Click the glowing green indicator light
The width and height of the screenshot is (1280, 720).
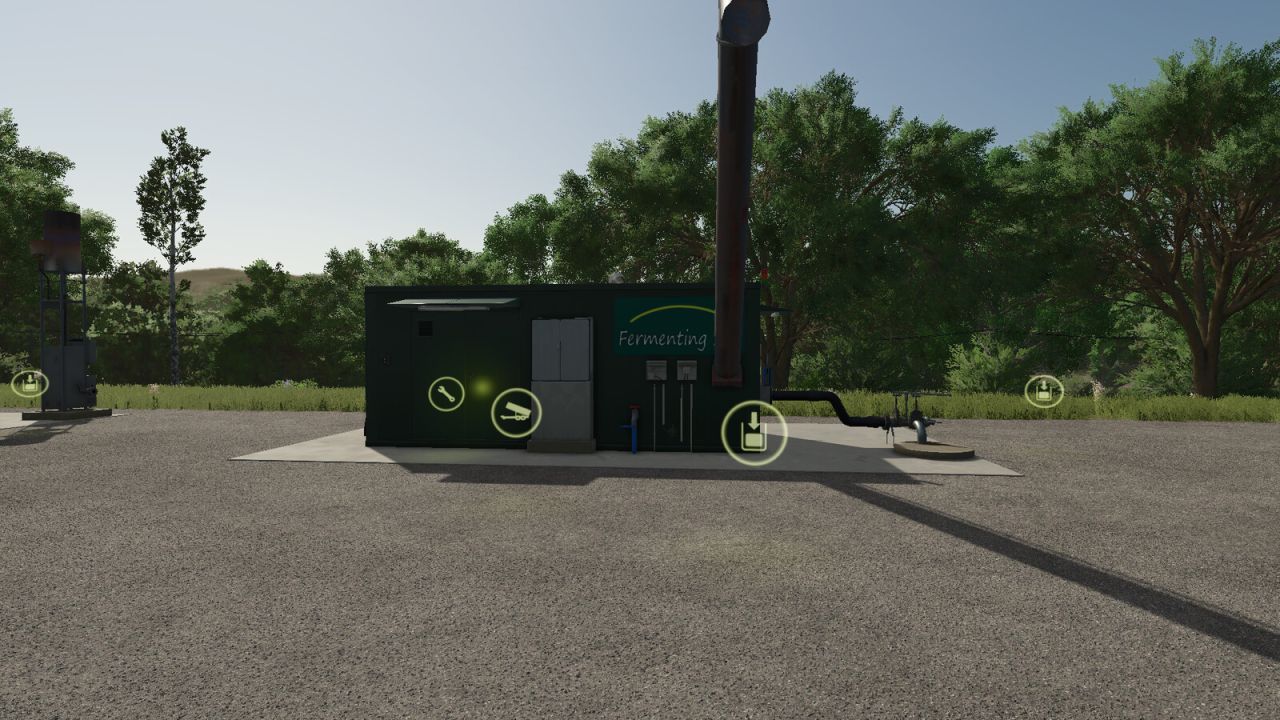tap(482, 386)
